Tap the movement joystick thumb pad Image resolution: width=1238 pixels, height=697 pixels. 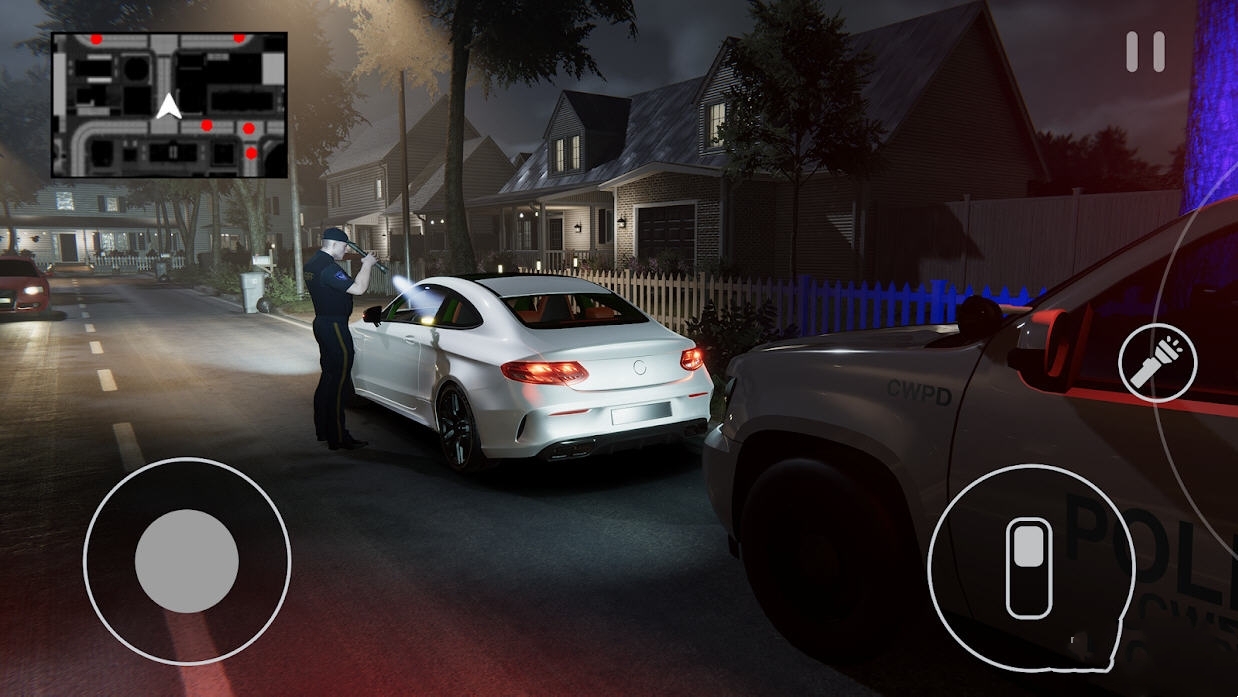pos(187,561)
